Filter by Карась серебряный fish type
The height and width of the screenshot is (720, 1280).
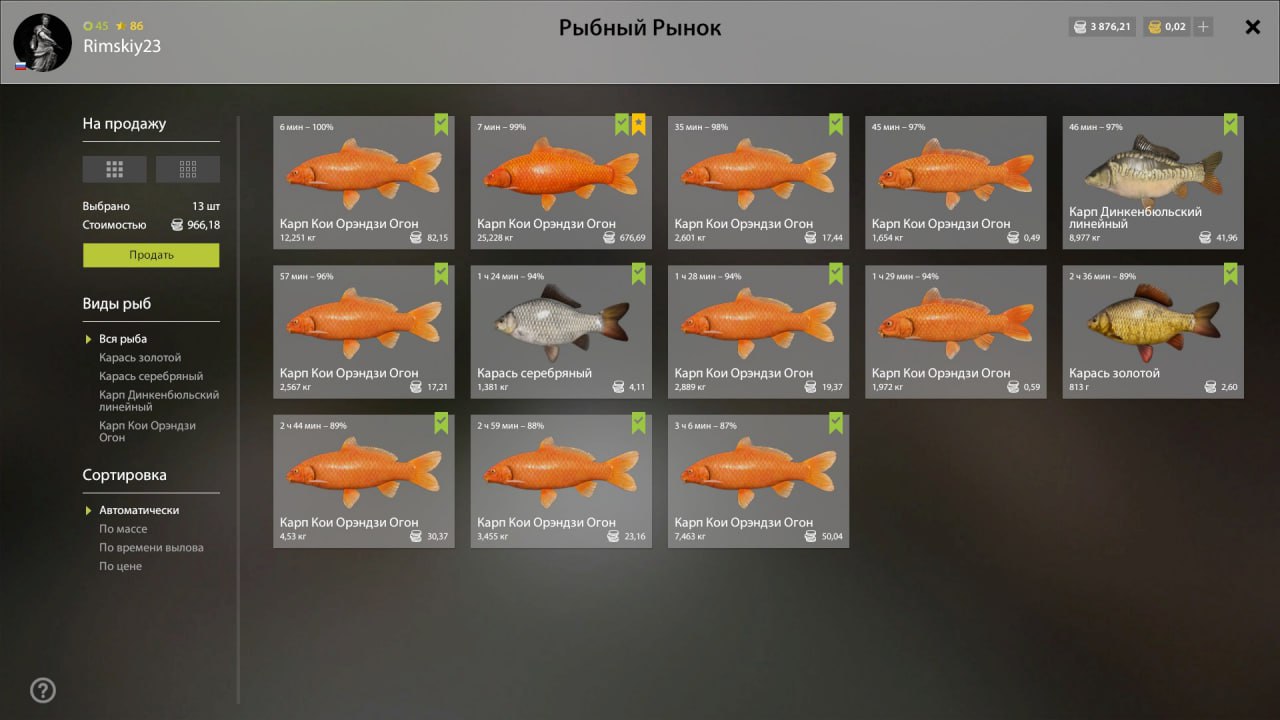point(151,377)
